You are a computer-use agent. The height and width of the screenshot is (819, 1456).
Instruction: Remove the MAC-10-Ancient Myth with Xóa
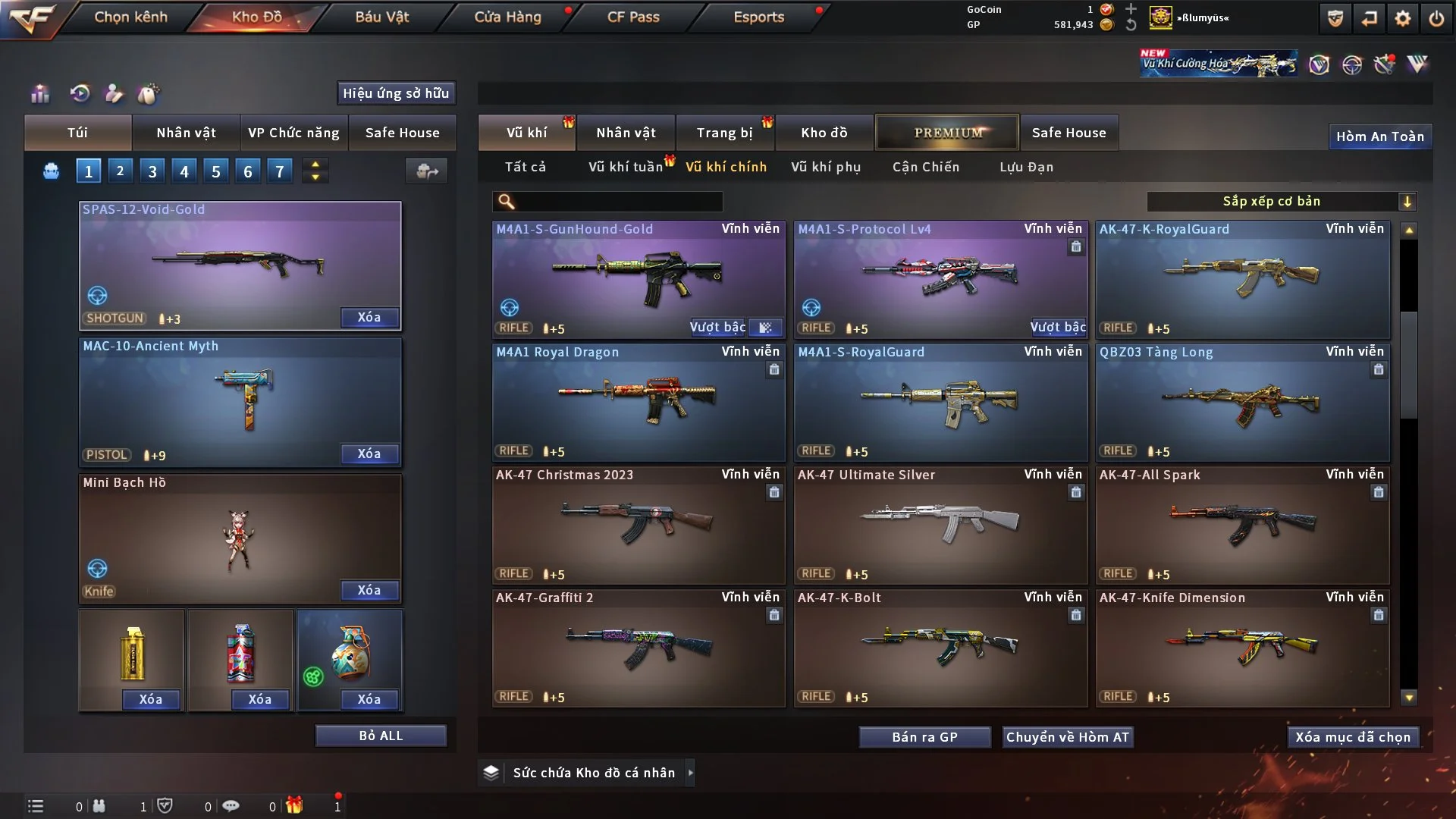369,453
